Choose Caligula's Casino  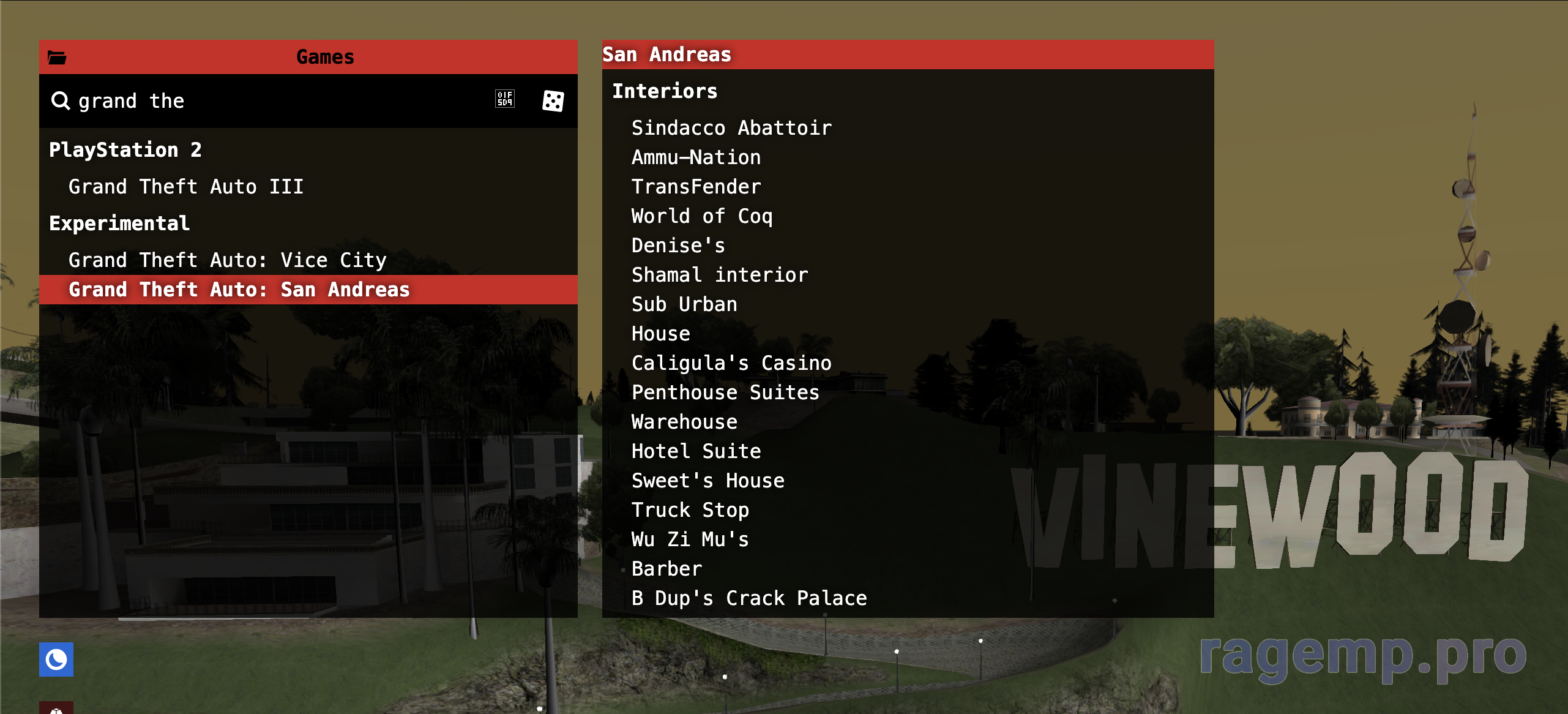(x=731, y=363)
